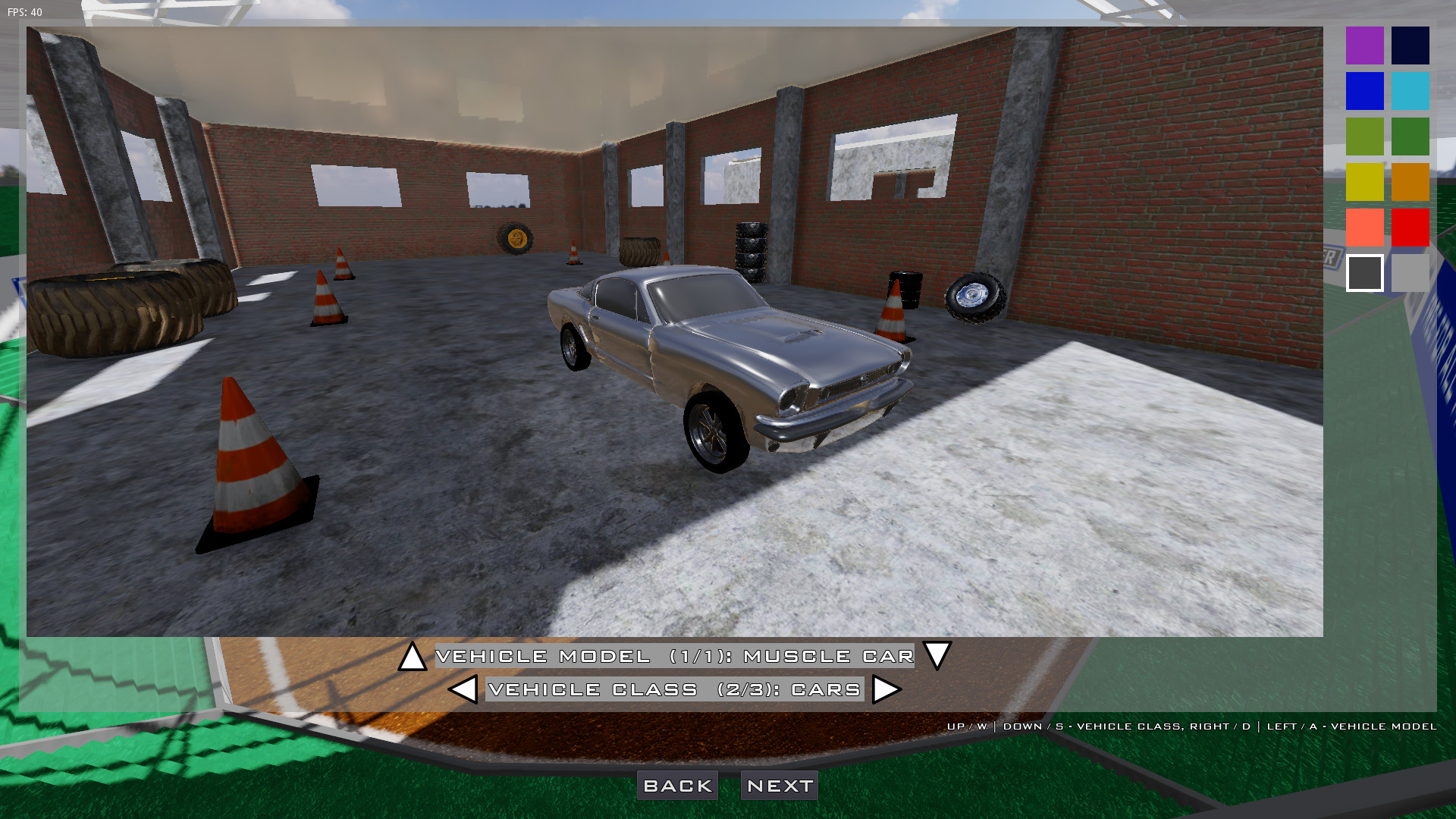Click the right arrow next to Cars
Viewport: 1456px width, 819px height.
(x=886, y=689)
